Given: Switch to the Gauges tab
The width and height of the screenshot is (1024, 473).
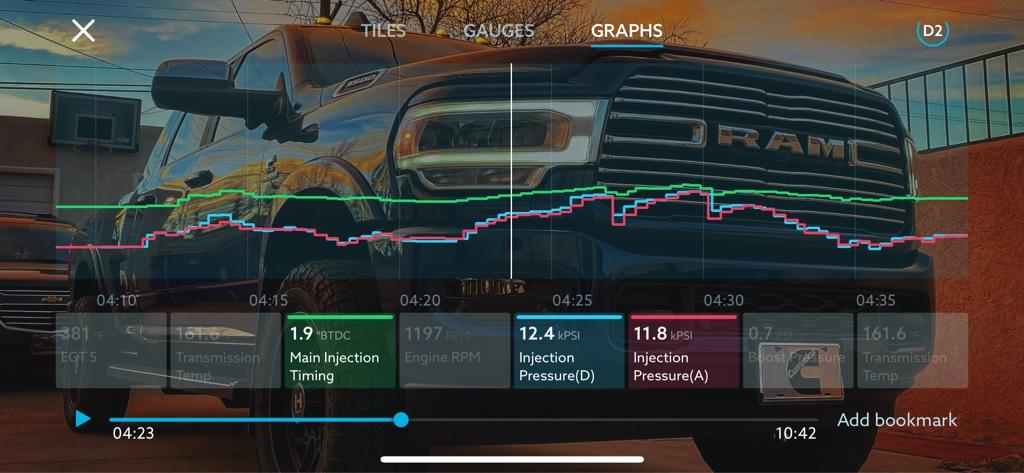Looking at the screenshot, I should click(x=499, y=30).
